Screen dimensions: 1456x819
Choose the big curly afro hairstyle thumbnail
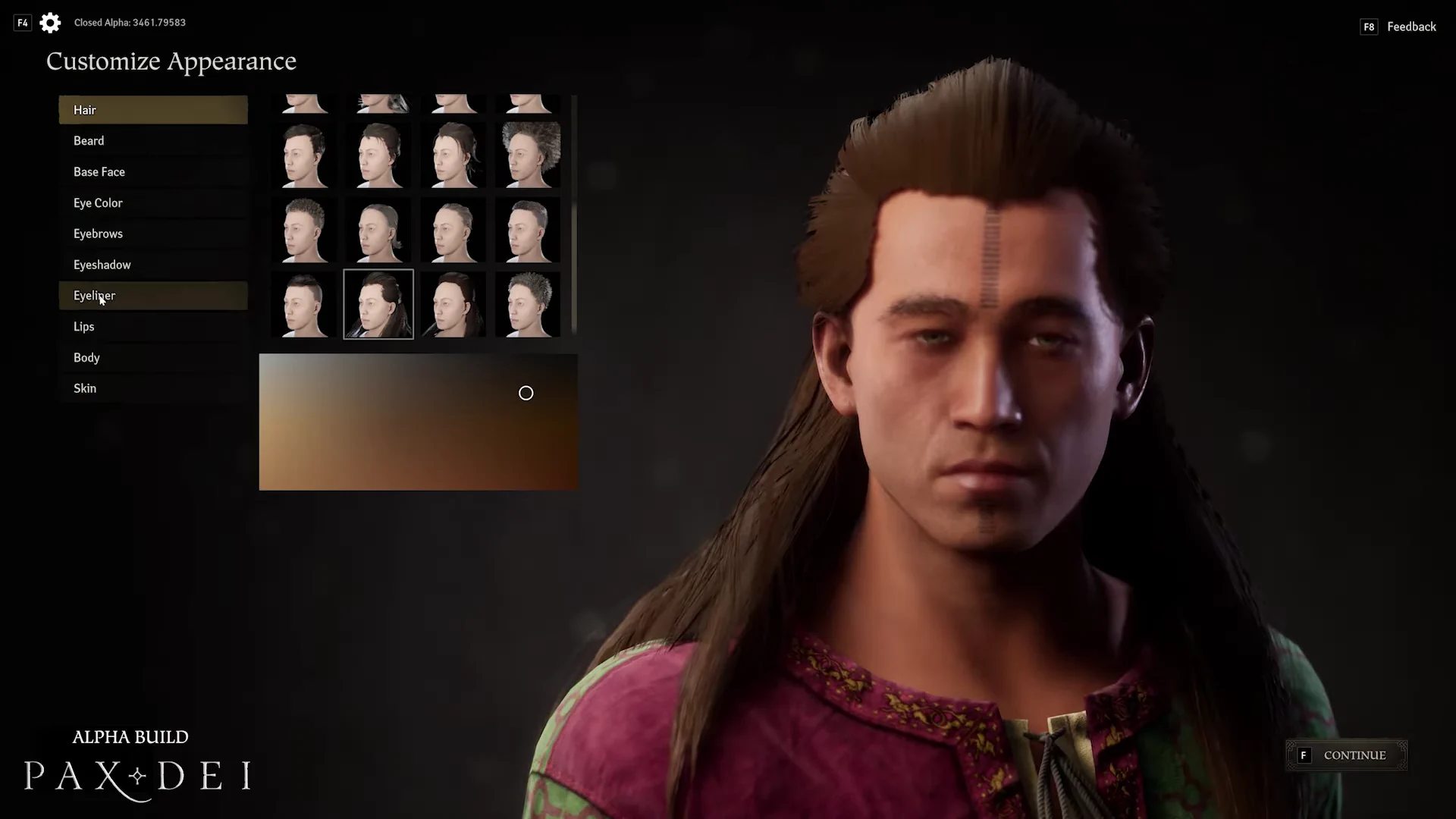click(x=529, y=155)
